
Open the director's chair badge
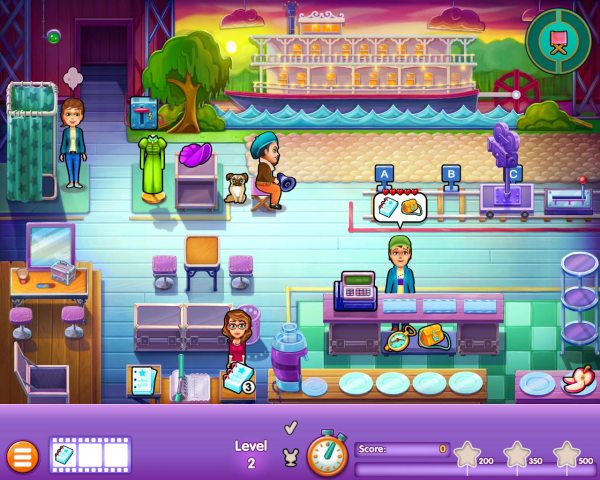pyautogui.click(x=558, y=42)
